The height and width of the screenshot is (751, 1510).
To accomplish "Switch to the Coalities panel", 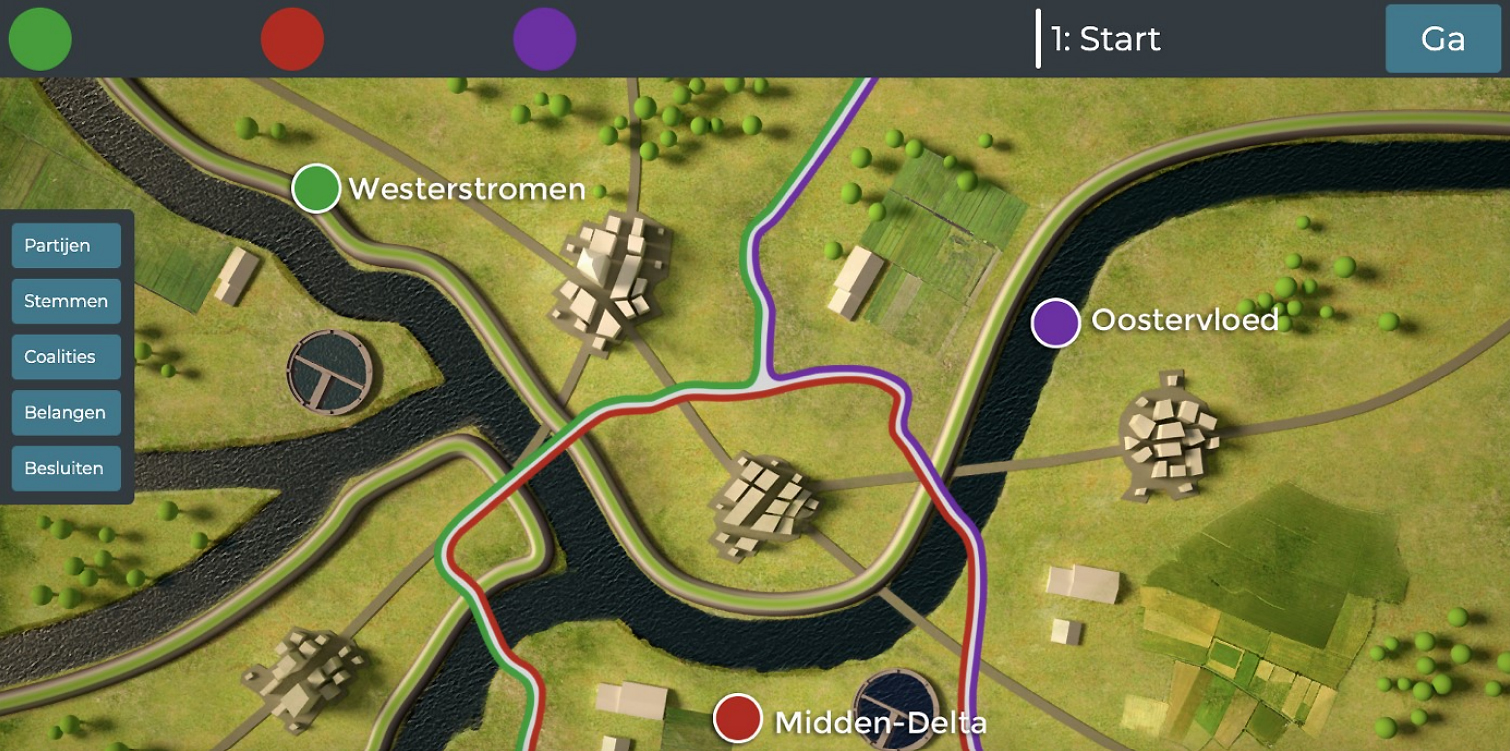I will (x=65, y=356).
